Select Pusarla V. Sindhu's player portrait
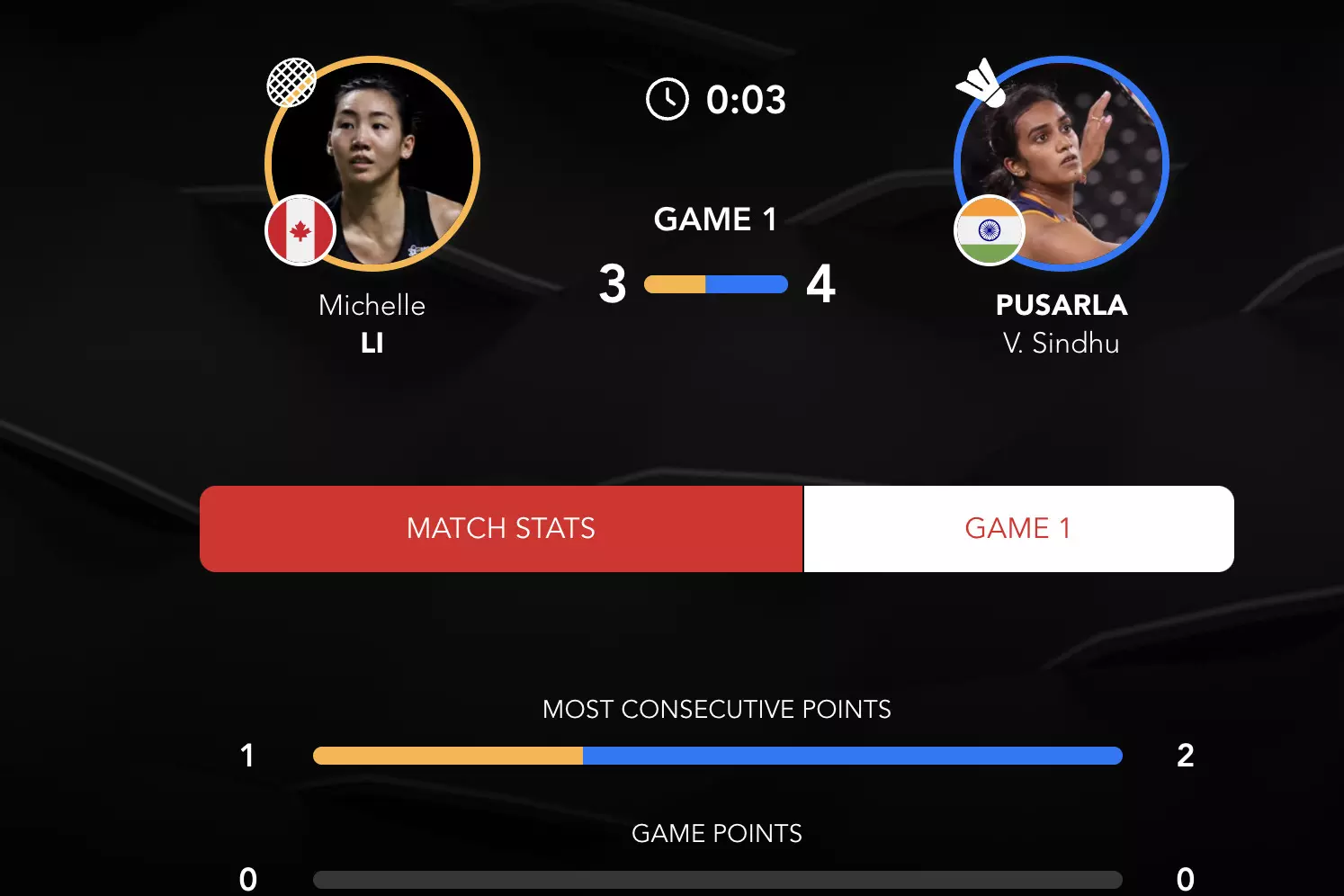Image resolution: width=1344 pixels, height=896 pixels. (1062, 164)
